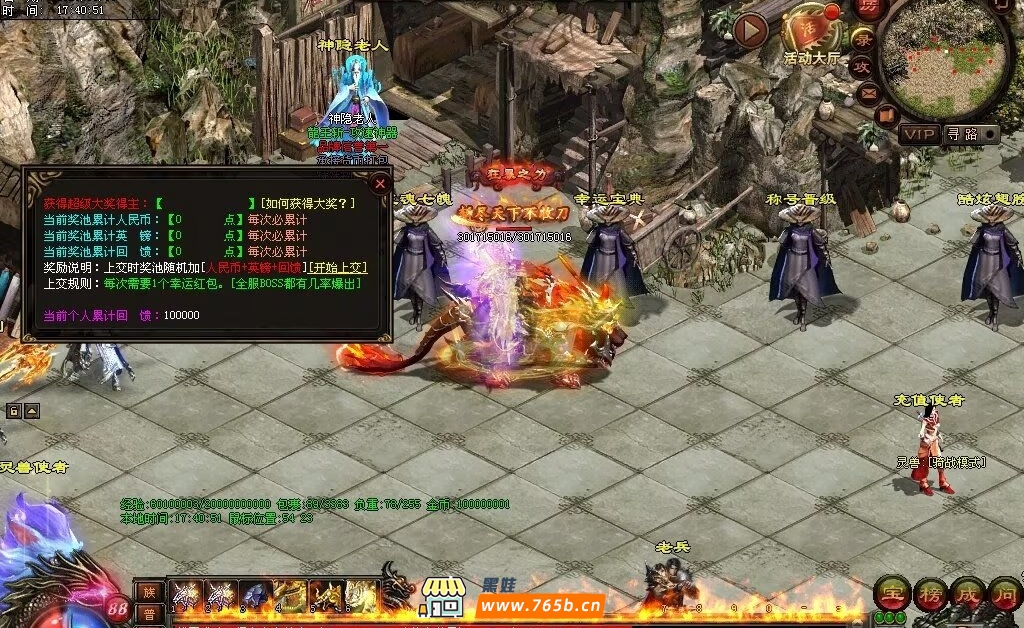Open the 成 achievement button
The image size is (1024, 628).
(967, 593)
